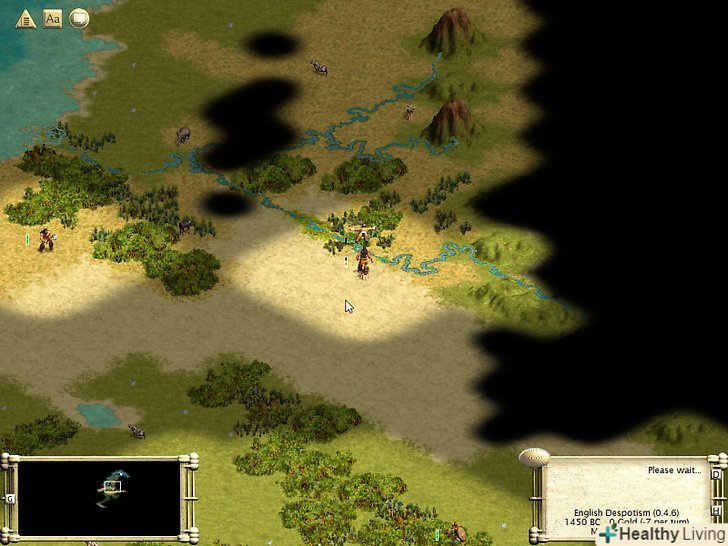Click on the minimap world overview

point(100,497)
